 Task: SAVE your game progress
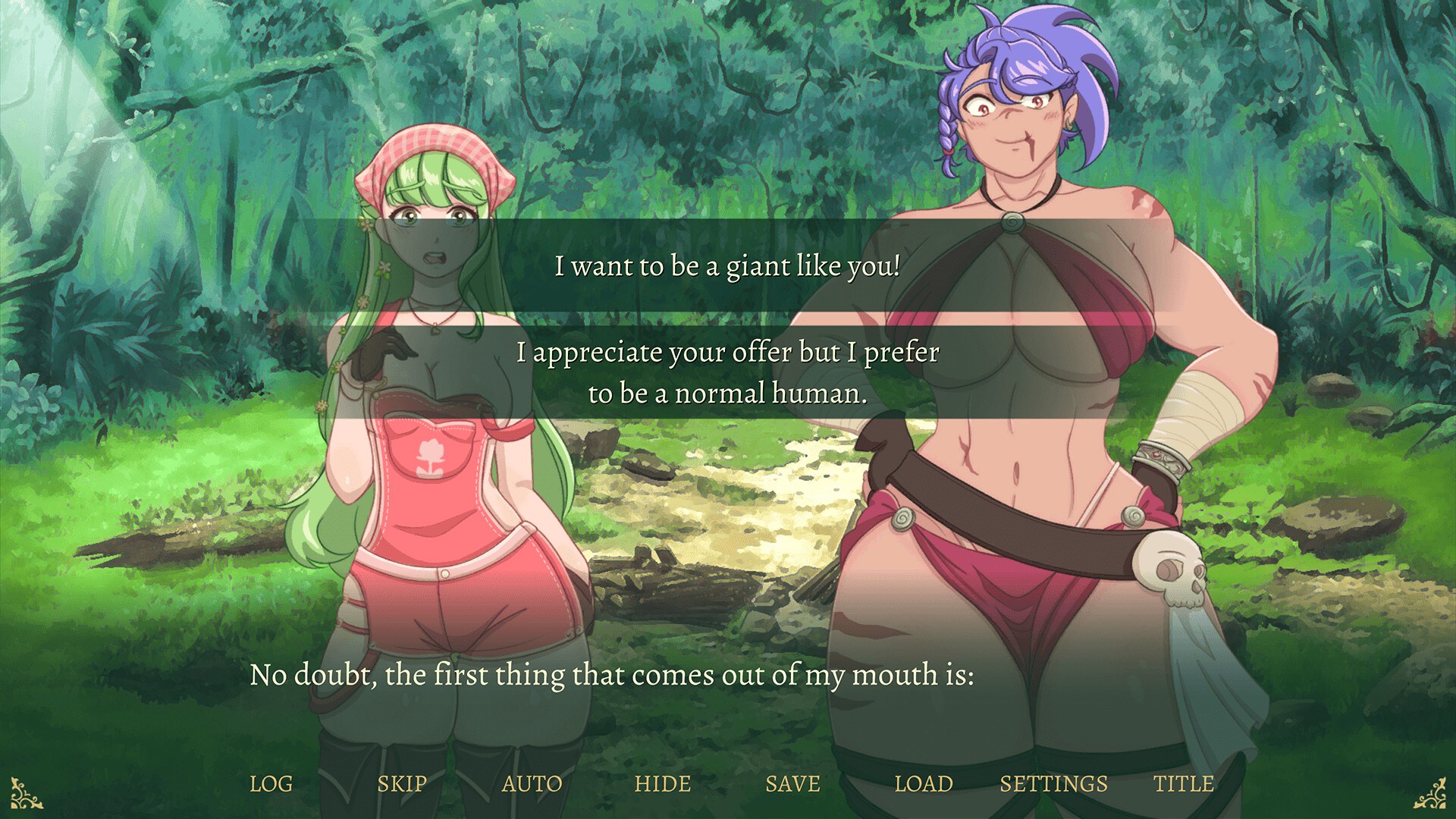coord(793,783)
